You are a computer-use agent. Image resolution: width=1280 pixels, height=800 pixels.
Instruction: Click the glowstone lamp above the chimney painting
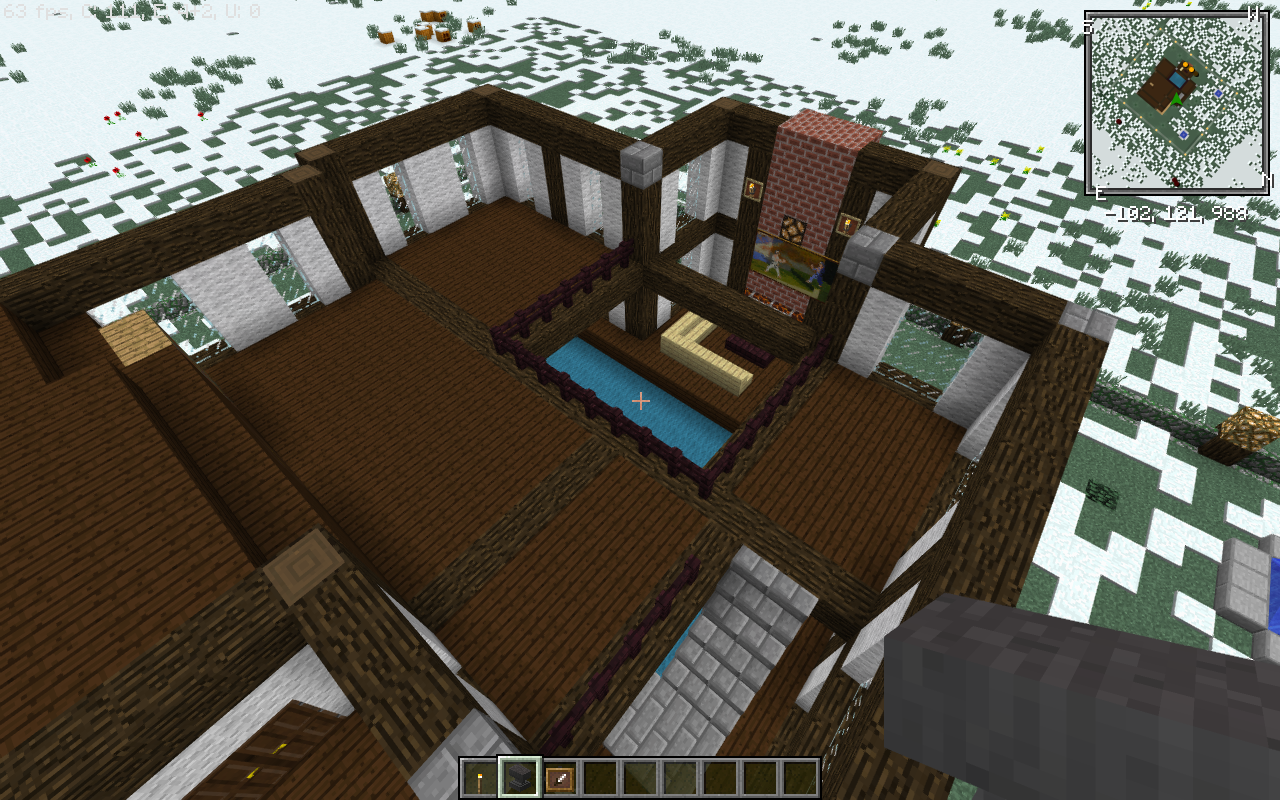click(x=792, y=229)
